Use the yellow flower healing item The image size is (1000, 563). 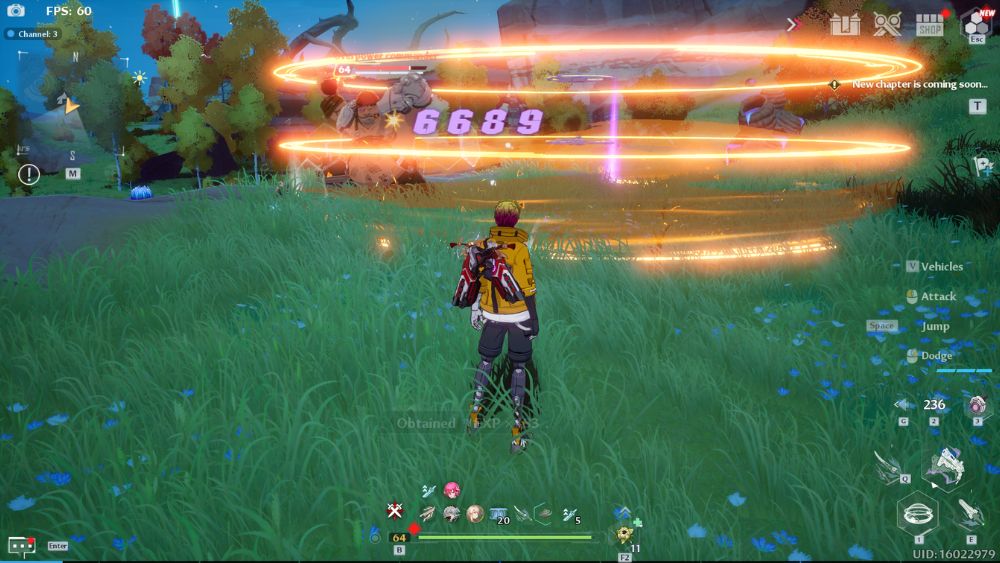click(x=625, y=535)
